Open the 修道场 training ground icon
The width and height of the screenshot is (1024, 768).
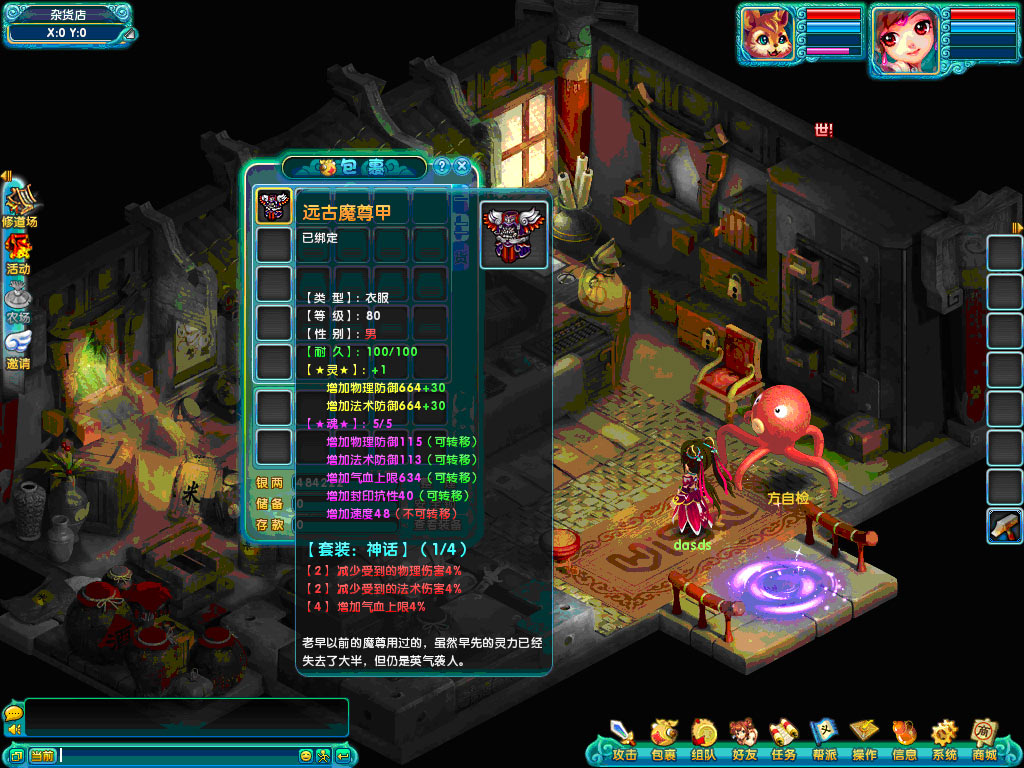(19, 205)
